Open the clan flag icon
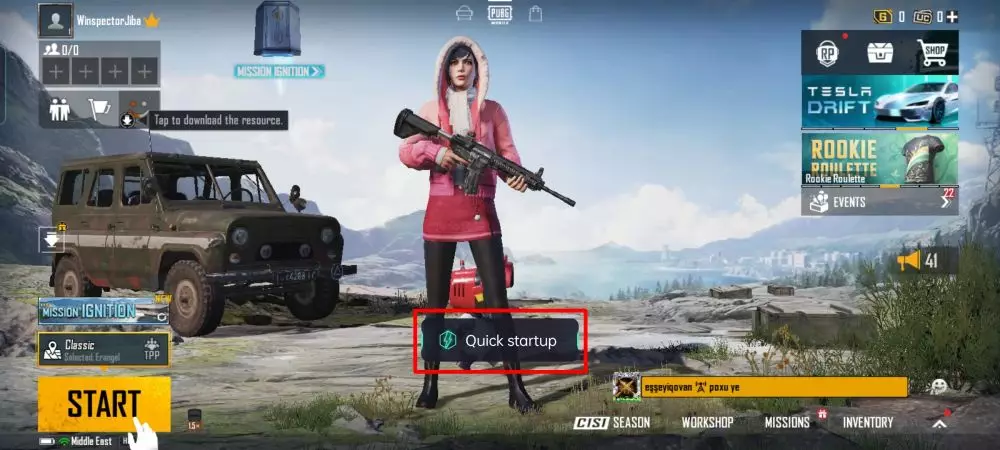The width and height of the screenshot is (1000, 450). click(100, 109)
